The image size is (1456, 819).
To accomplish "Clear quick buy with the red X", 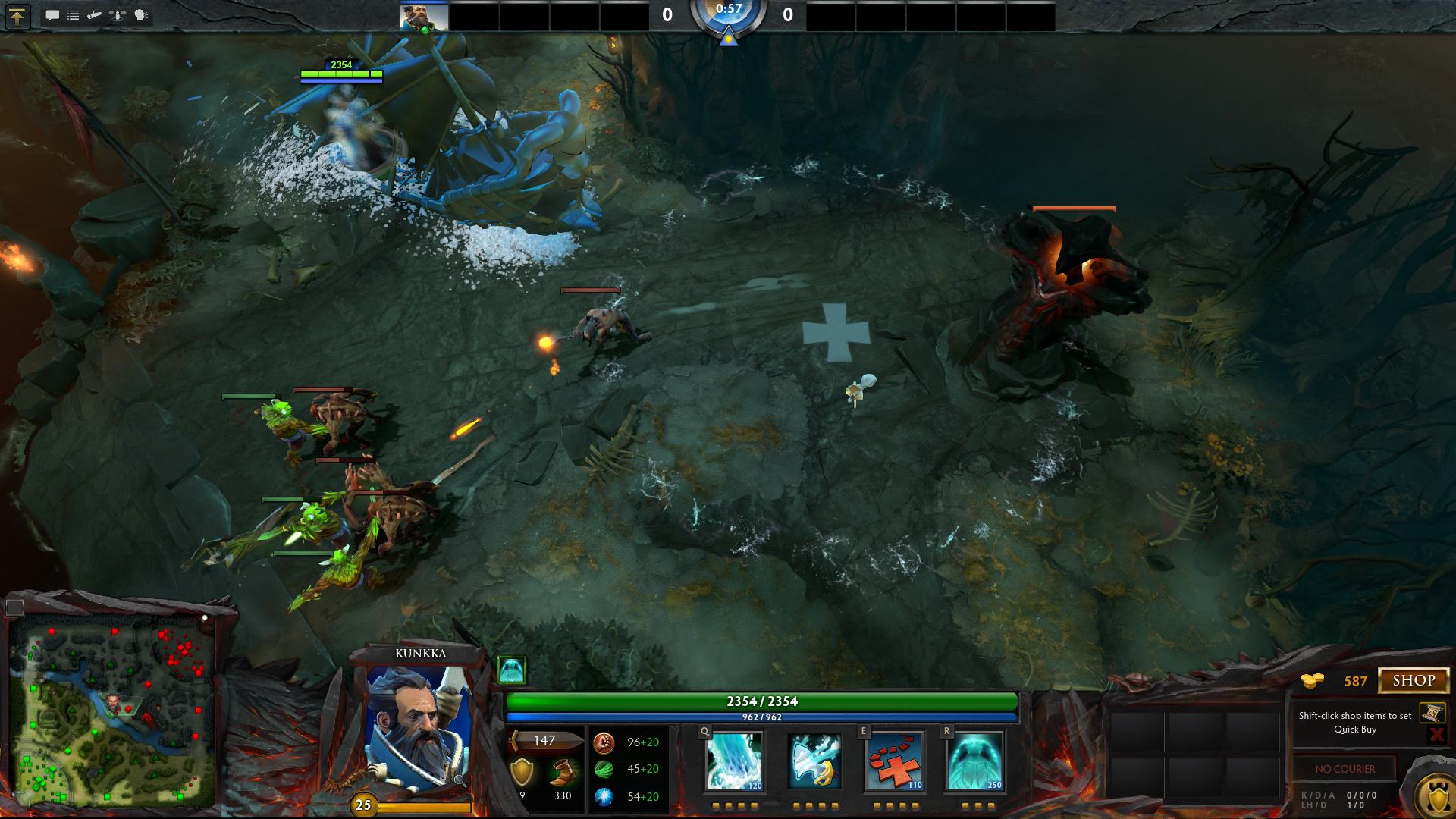I will (1436, 733).
